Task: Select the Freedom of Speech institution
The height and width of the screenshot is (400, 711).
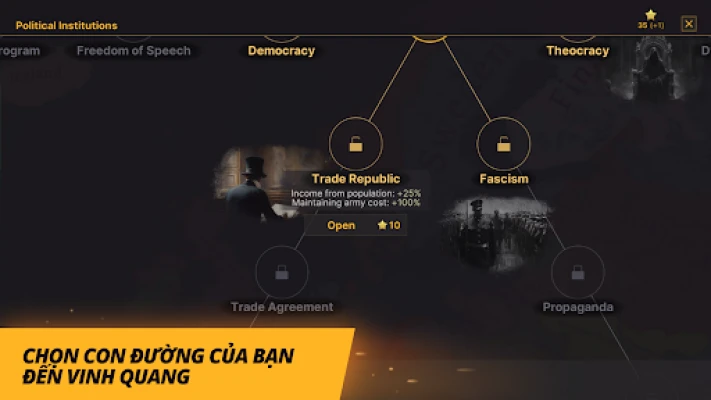Action: [x=133, y=50]
